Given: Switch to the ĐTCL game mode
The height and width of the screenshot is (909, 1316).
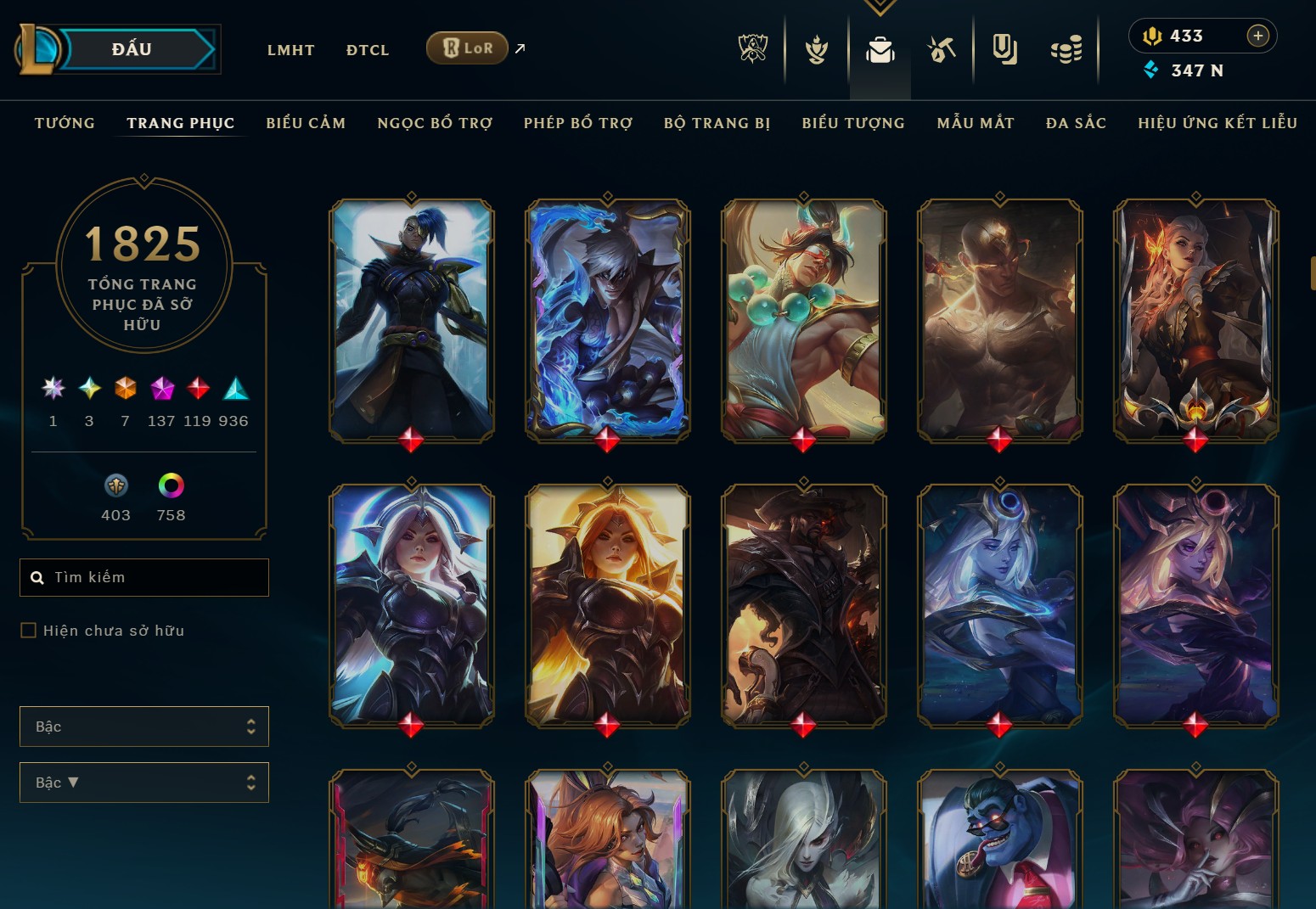Looking at the screenshot, I should [x=368, y=50].
